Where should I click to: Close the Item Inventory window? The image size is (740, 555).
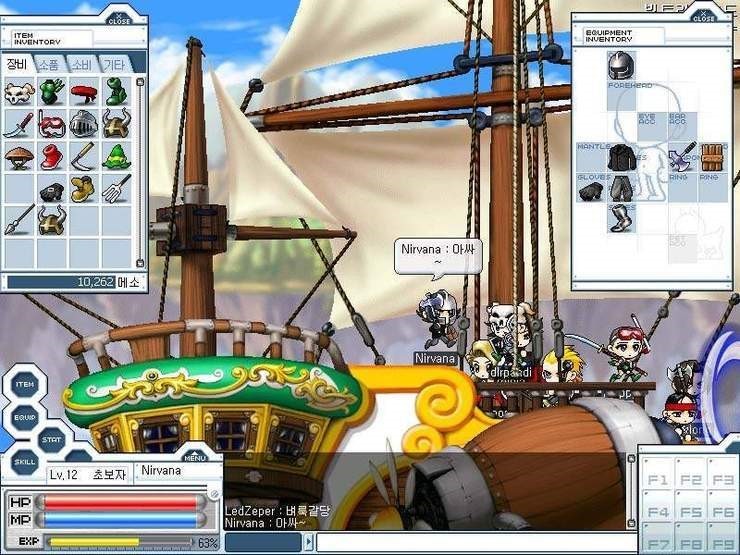[118, 18]
